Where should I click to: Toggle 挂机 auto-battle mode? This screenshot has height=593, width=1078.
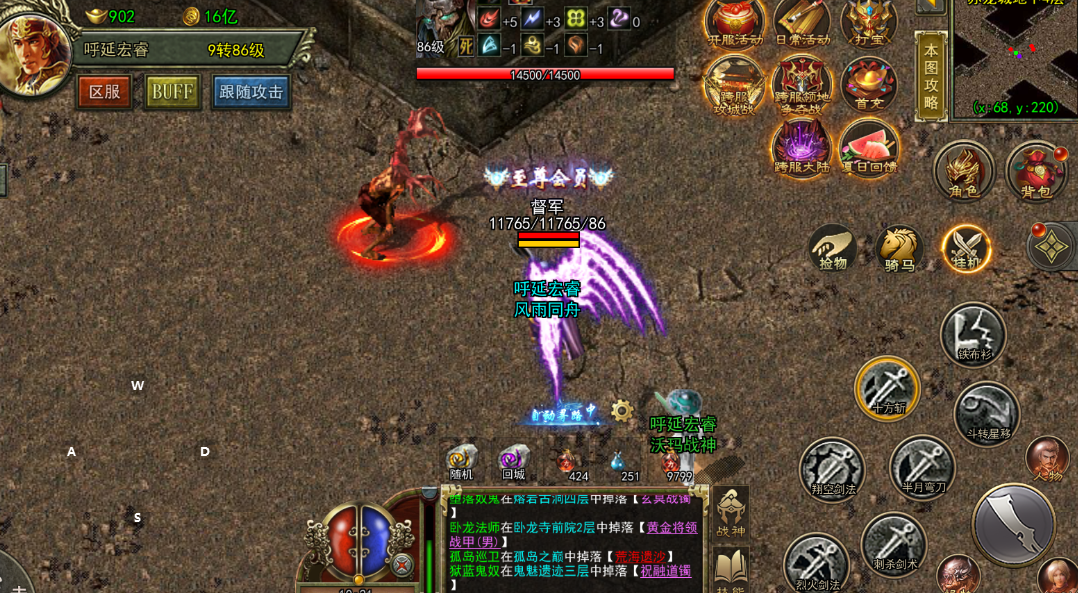click(965, 247)
